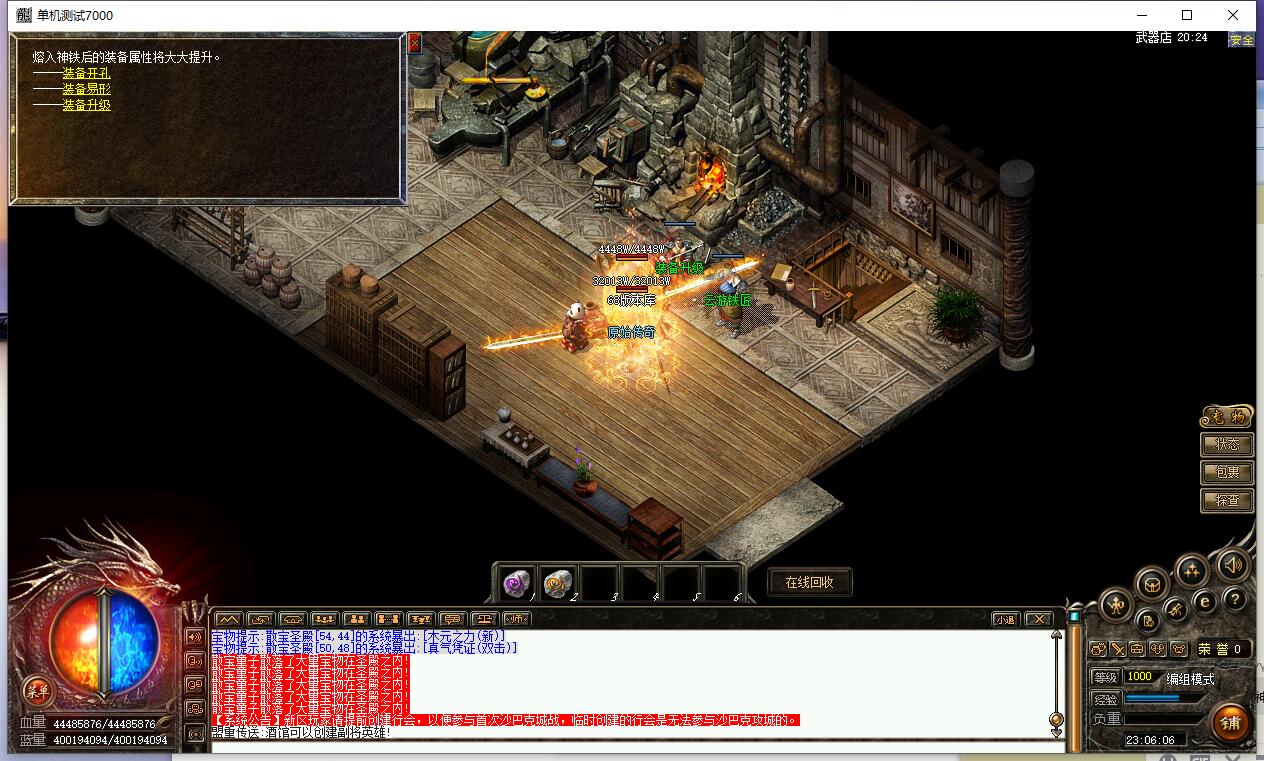The height and width of the screenshot is (761, 1264).
Task: Close the NPC dialogue panel
Action: tap(415, 42)
